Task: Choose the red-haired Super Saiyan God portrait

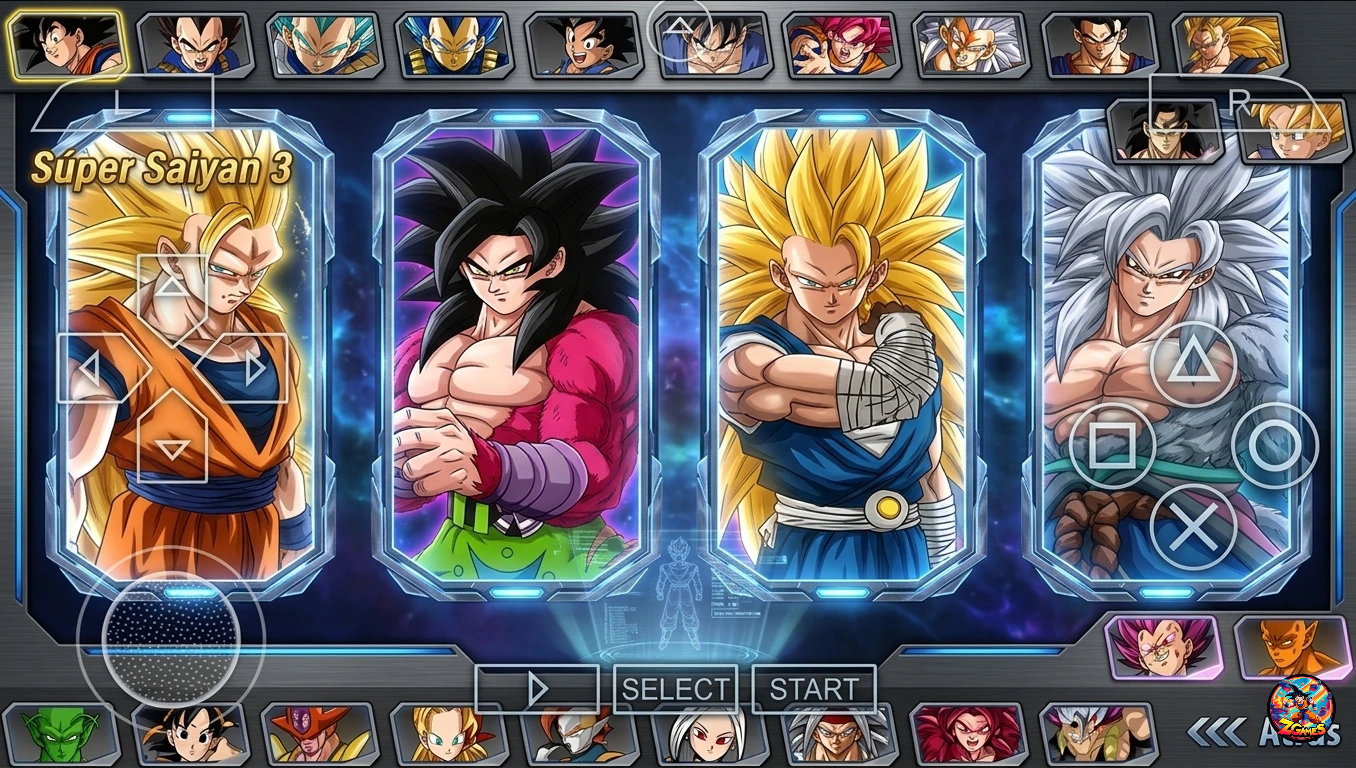Action: 842,46
